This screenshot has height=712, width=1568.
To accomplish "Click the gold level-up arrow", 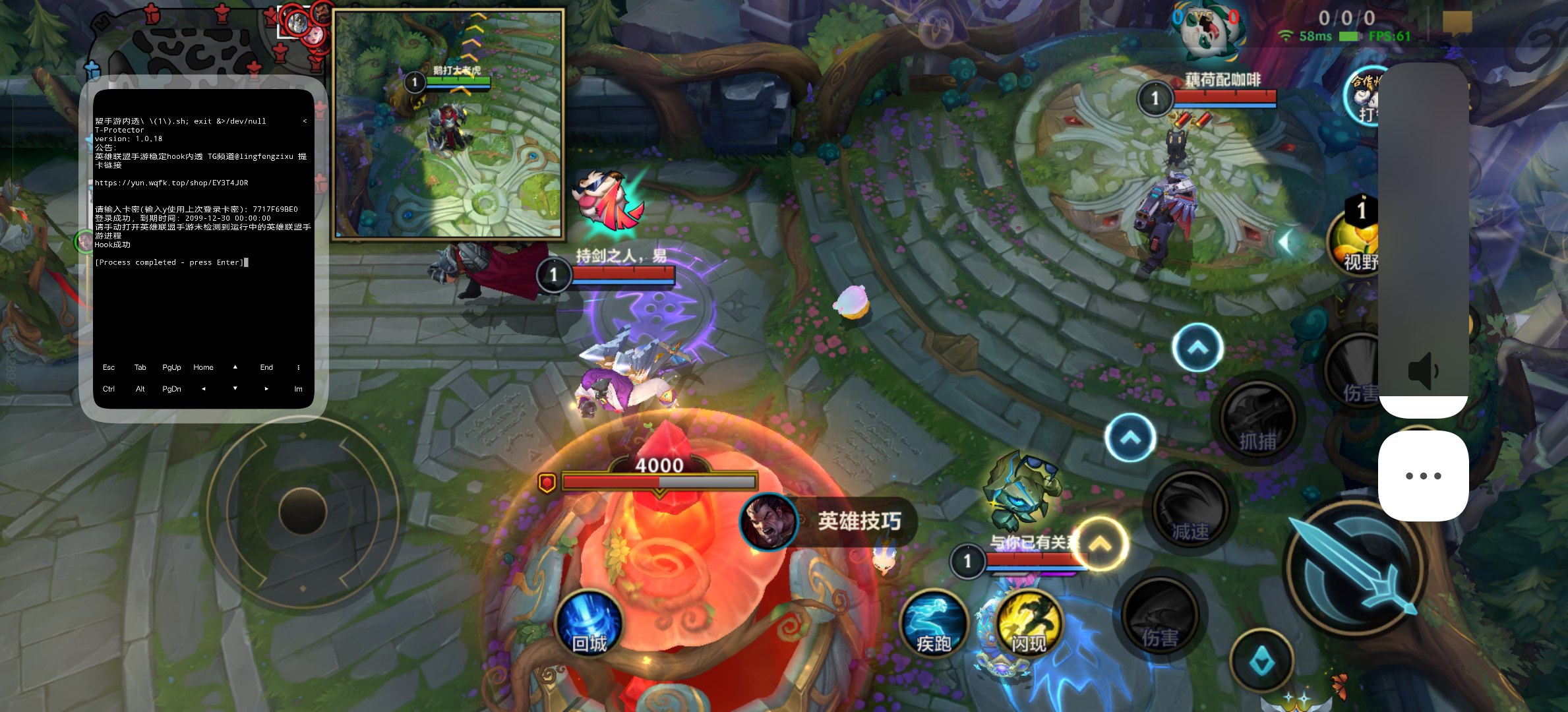I will tap(1101, 545).
